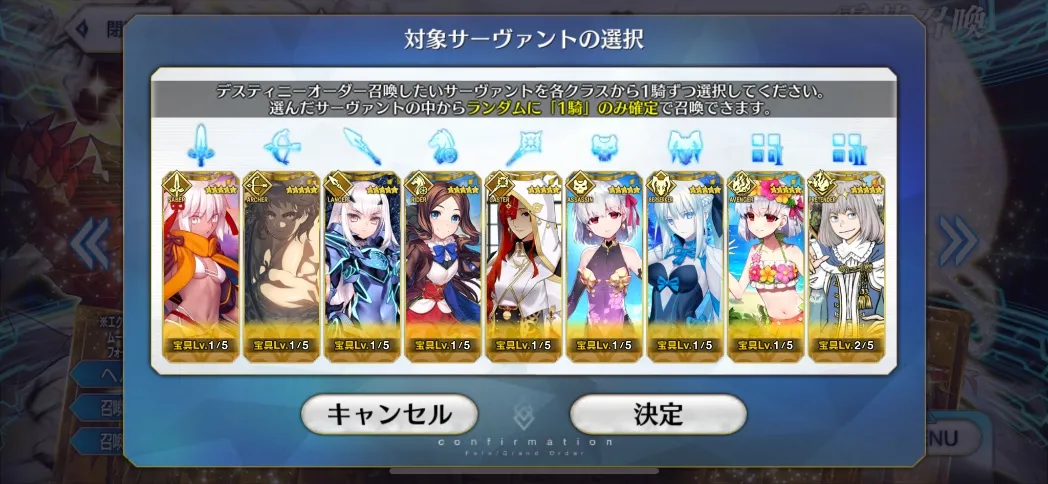Pick the Lancer class servant card
This screenshot has width=1048, height=484.
363,265
